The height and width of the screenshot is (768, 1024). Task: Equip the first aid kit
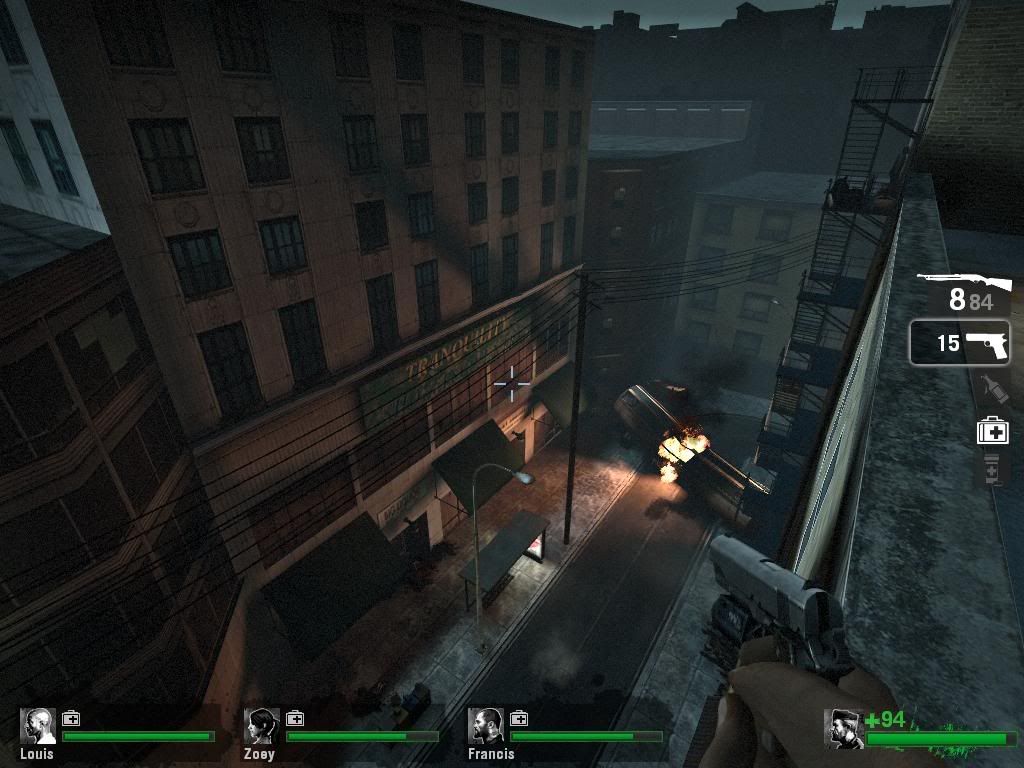tap(992, 431)
